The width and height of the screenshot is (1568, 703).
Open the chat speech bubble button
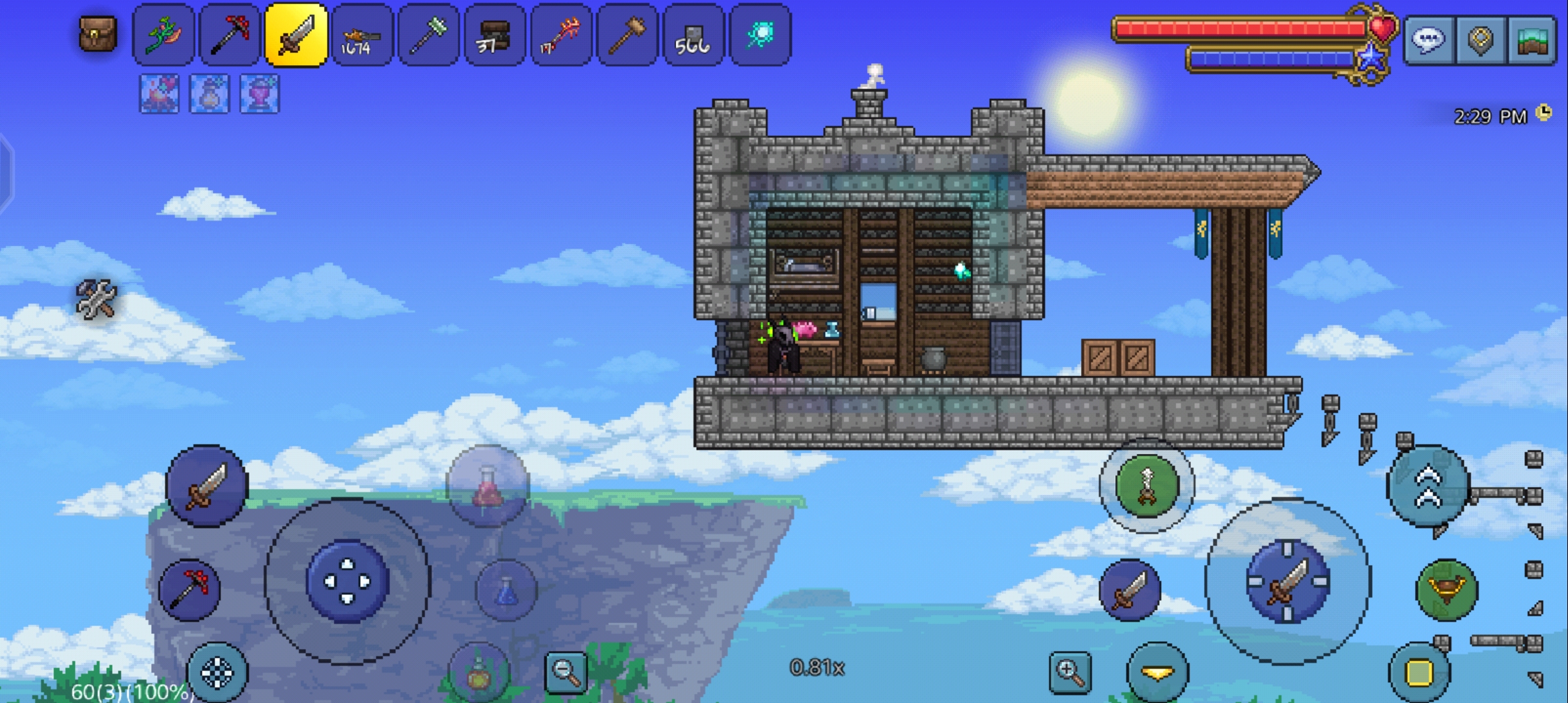coord(1428,40)
